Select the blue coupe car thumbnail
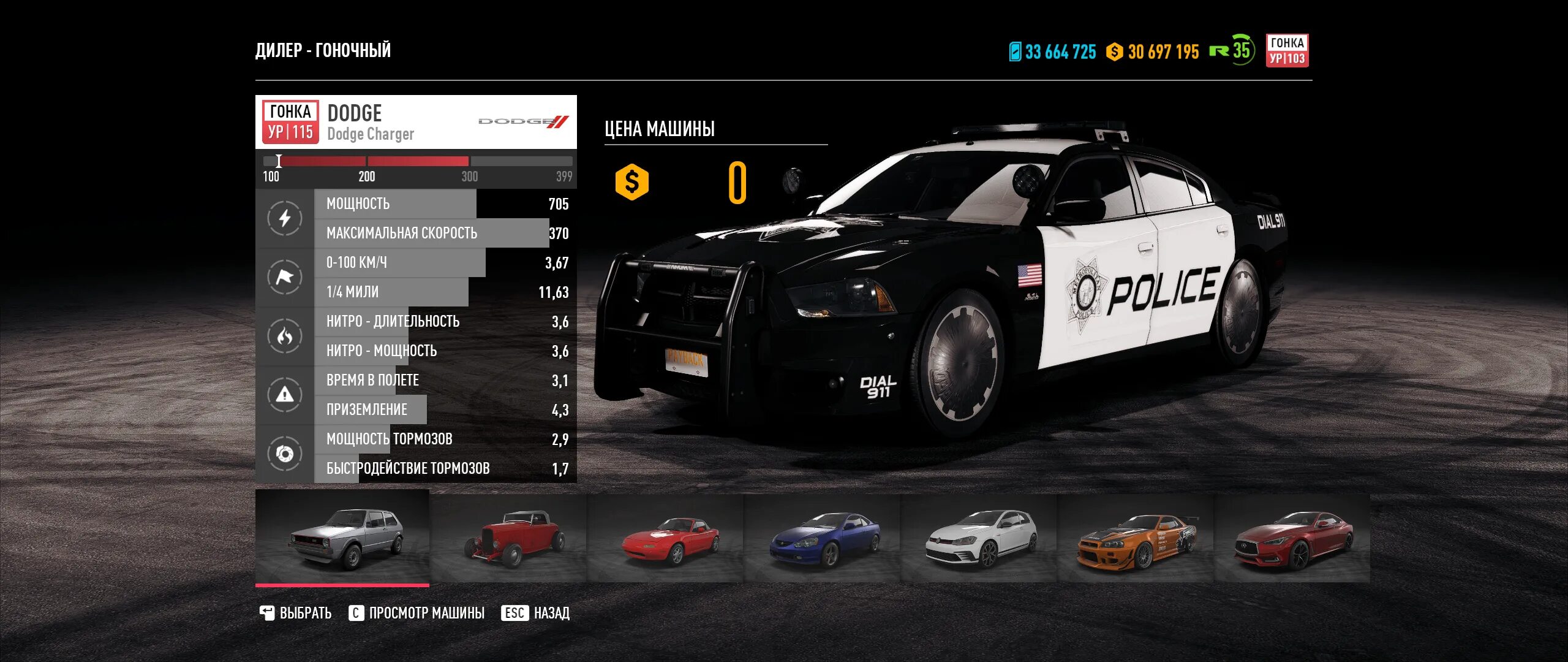This screenshot has height=662, width=1568. tap(822, 538)
